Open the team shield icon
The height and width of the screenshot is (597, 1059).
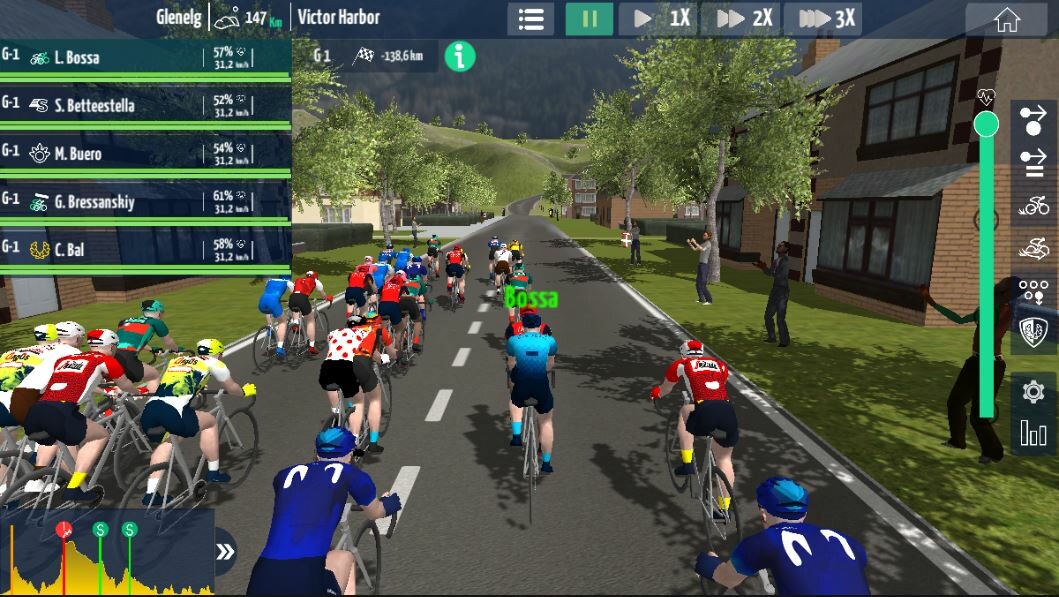tap(1033, 331)
